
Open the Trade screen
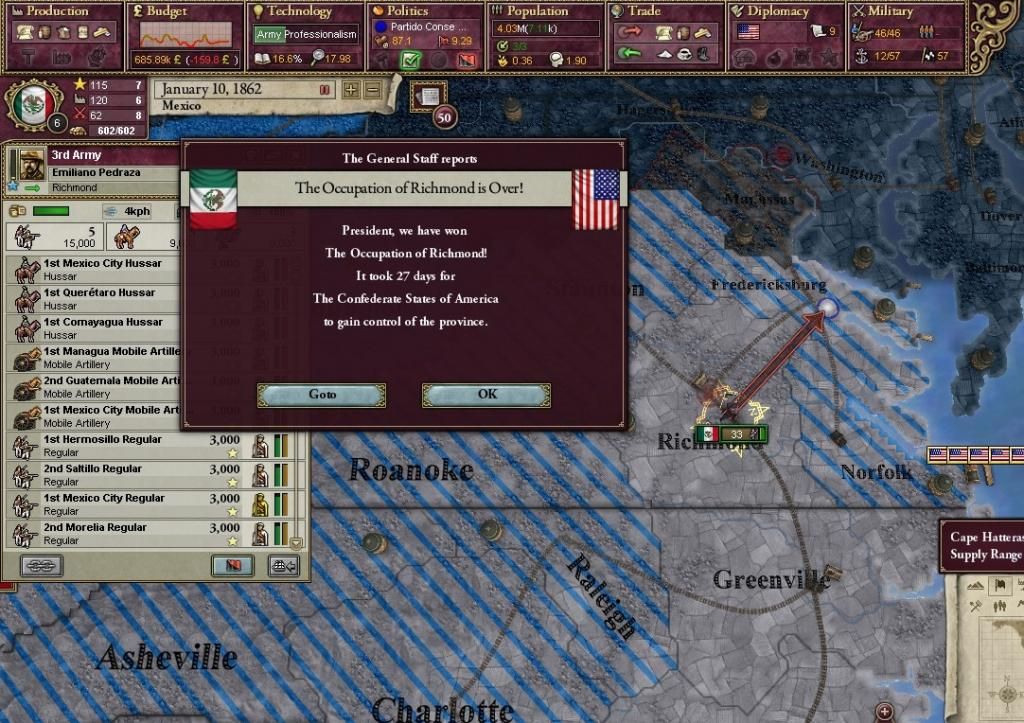[665, 12]
